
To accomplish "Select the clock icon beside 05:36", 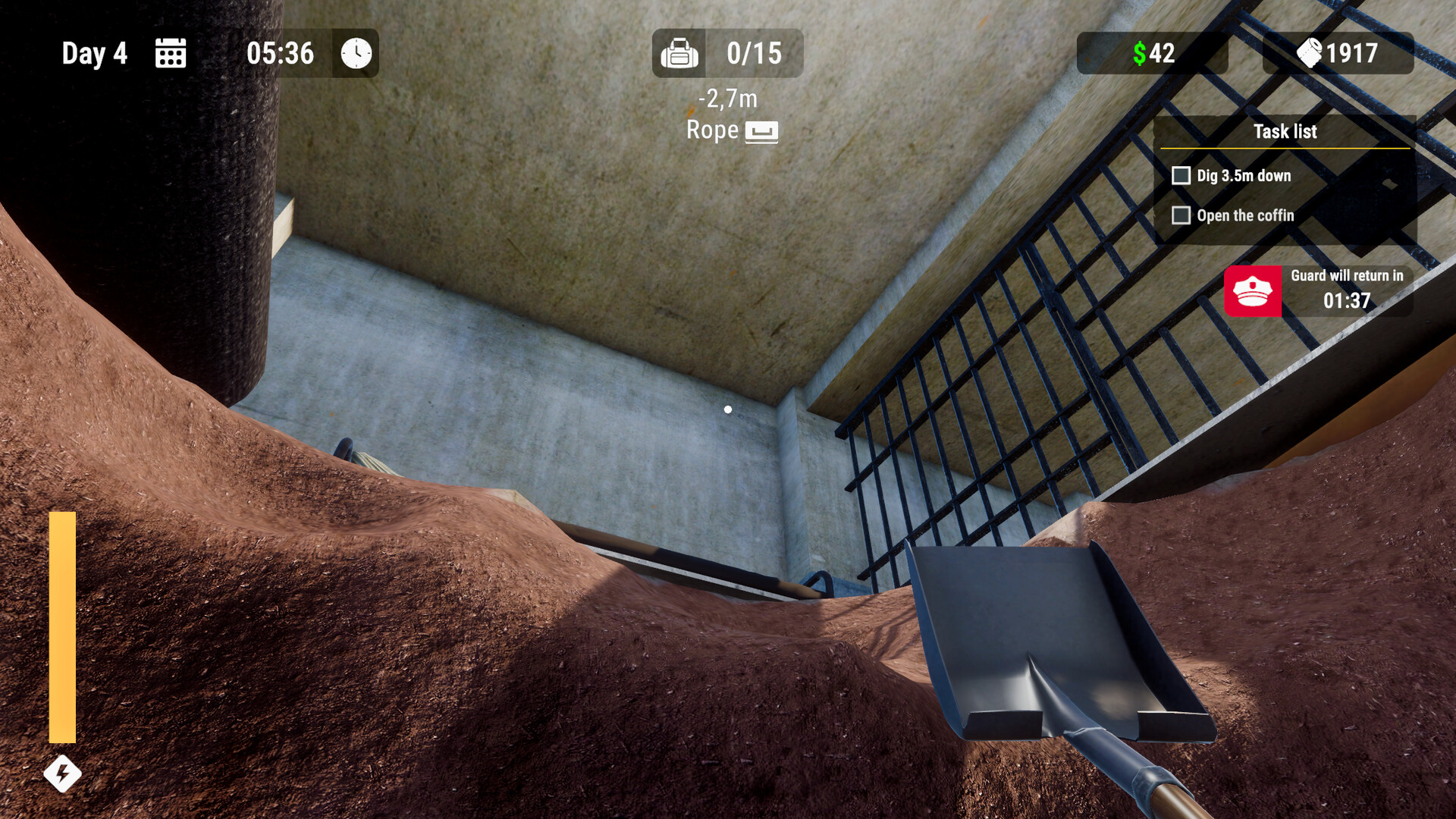I will 353,53.
